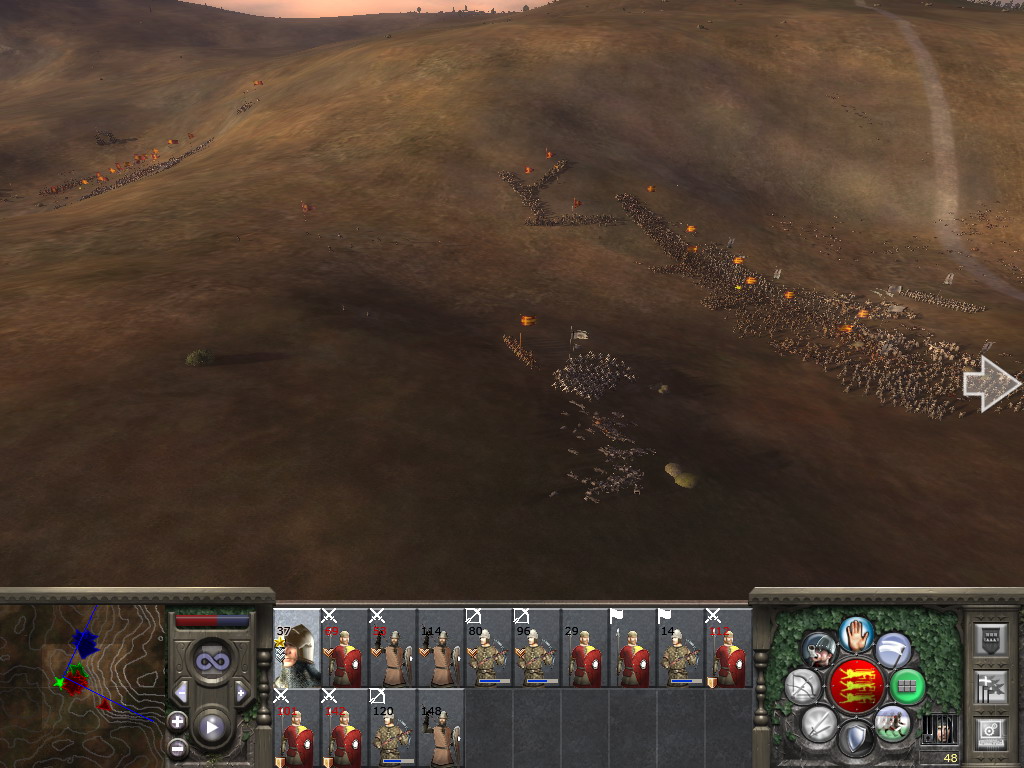Open the green group formations button
This screenshot has height=768, width=1024.
pyautogui.click(x=907, y=686)
